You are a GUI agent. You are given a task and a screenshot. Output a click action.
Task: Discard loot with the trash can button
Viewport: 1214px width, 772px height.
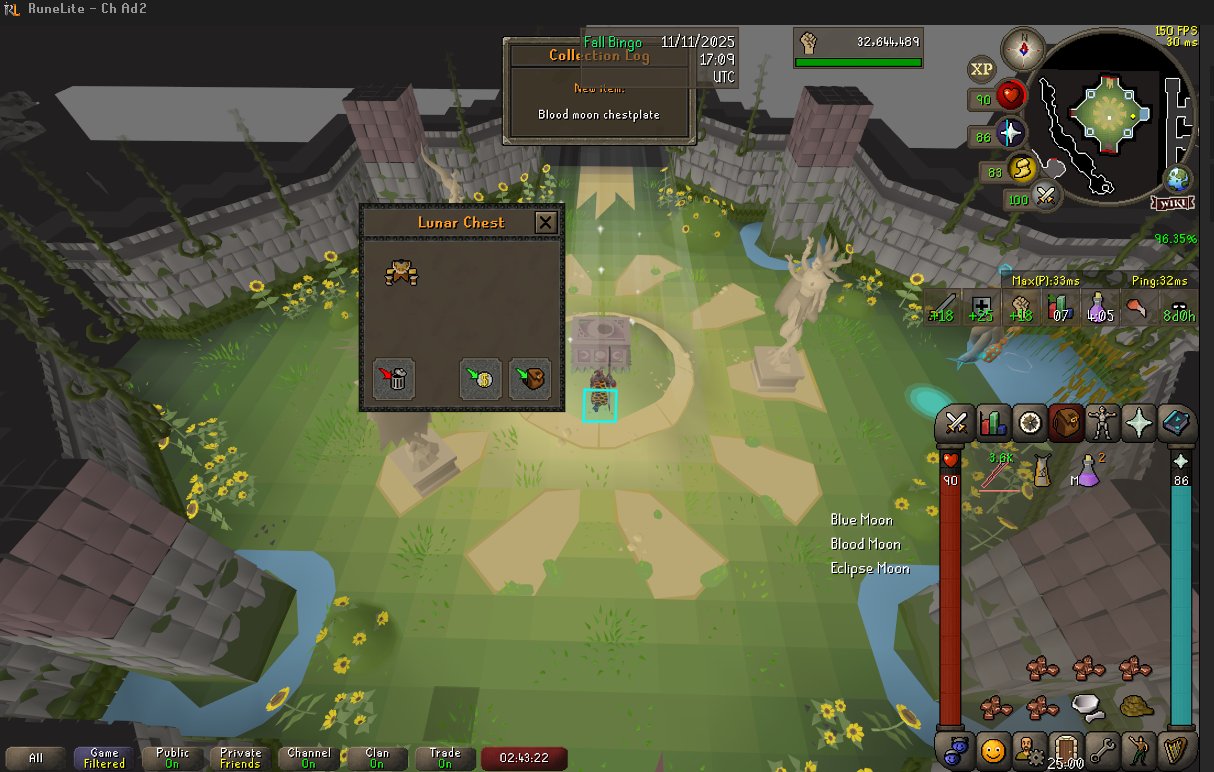pyautogui.click(x=394, y=379)
